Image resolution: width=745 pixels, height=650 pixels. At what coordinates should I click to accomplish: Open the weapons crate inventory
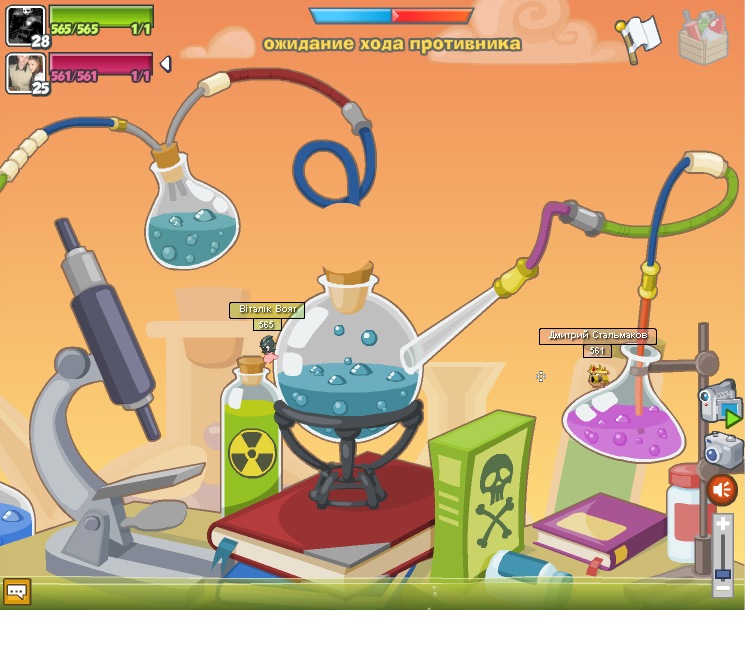coord(703,38)
